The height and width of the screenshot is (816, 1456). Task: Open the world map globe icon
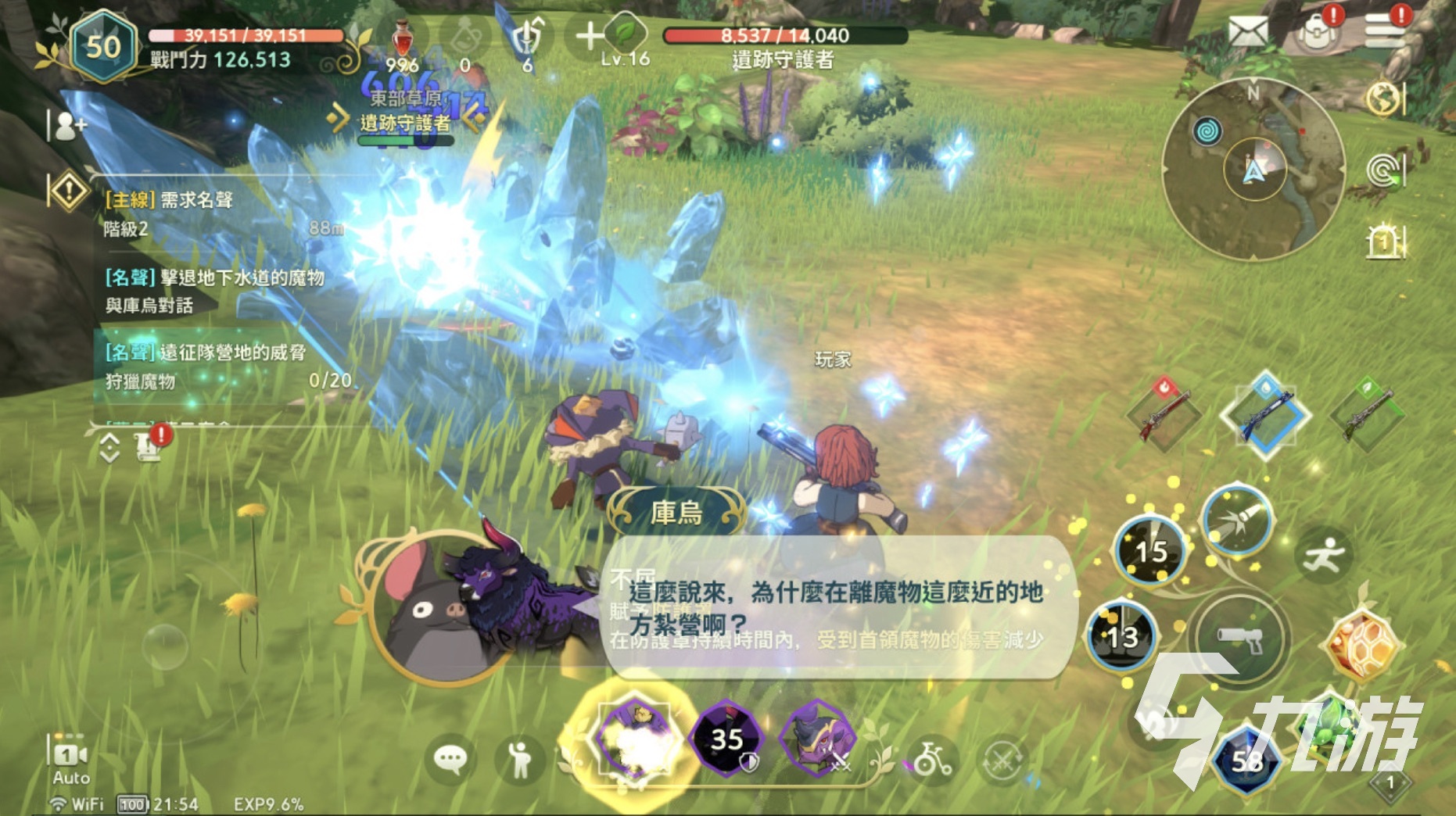point(1384,99)
